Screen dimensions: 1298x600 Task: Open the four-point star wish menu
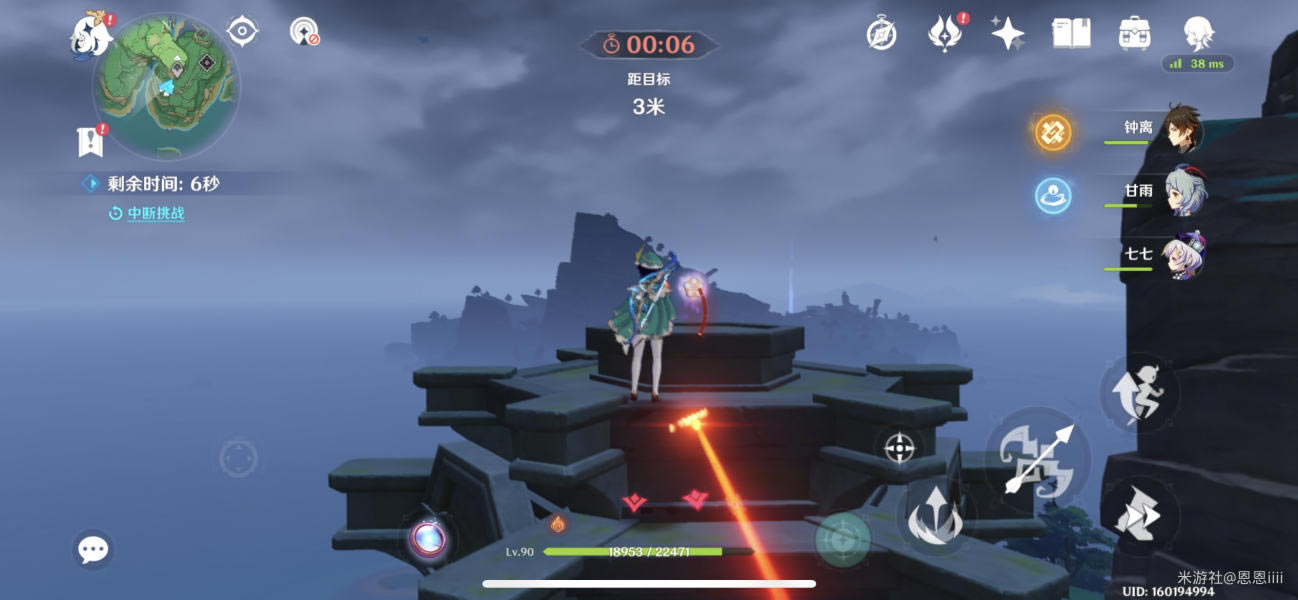(1007, 34)
